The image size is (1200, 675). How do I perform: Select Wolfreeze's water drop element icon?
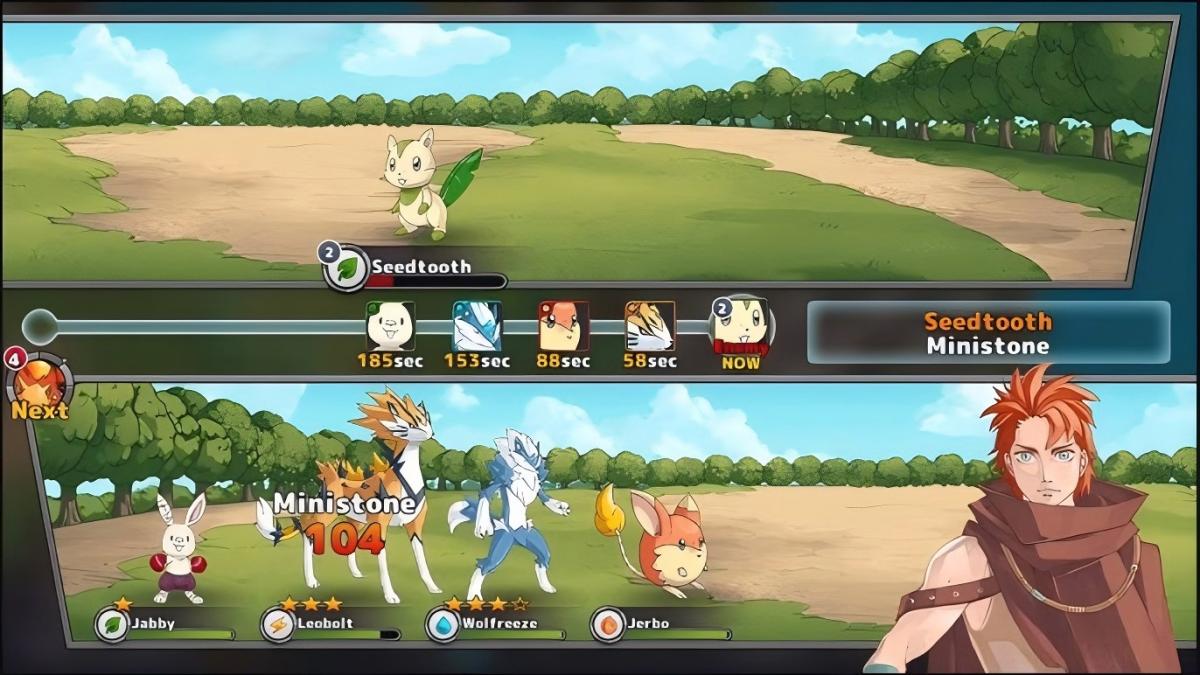(x=442, y=625)
